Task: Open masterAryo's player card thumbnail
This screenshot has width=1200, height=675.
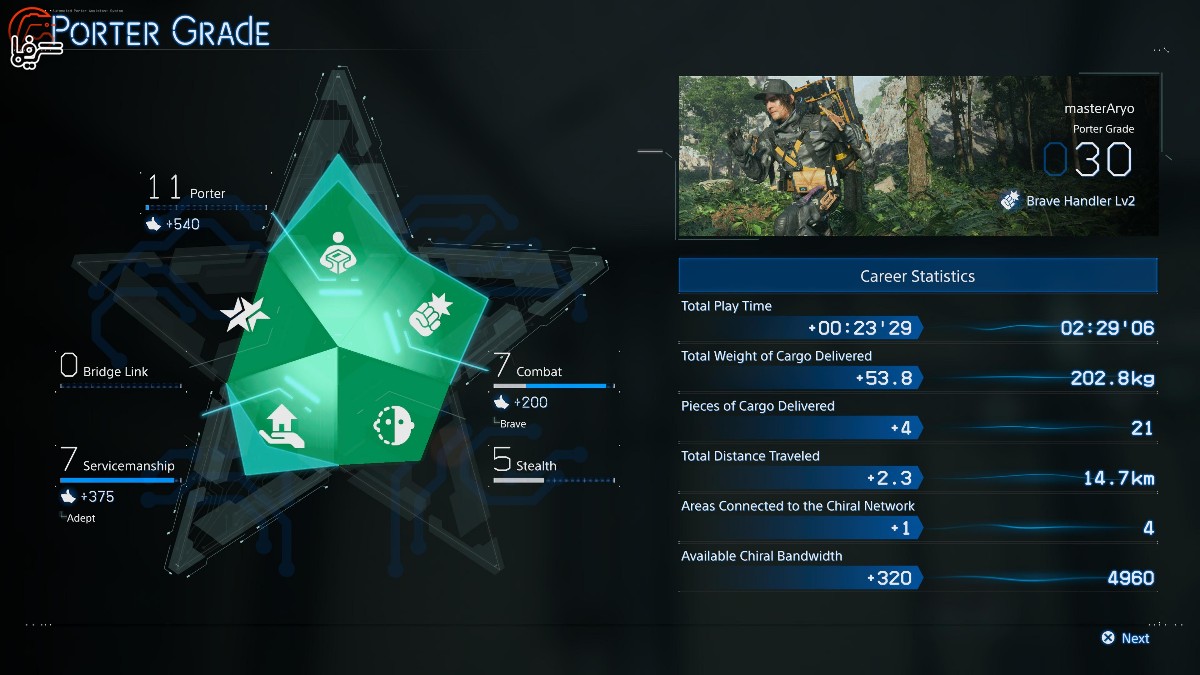Action: pyautogui.click(x=917, y=157)
